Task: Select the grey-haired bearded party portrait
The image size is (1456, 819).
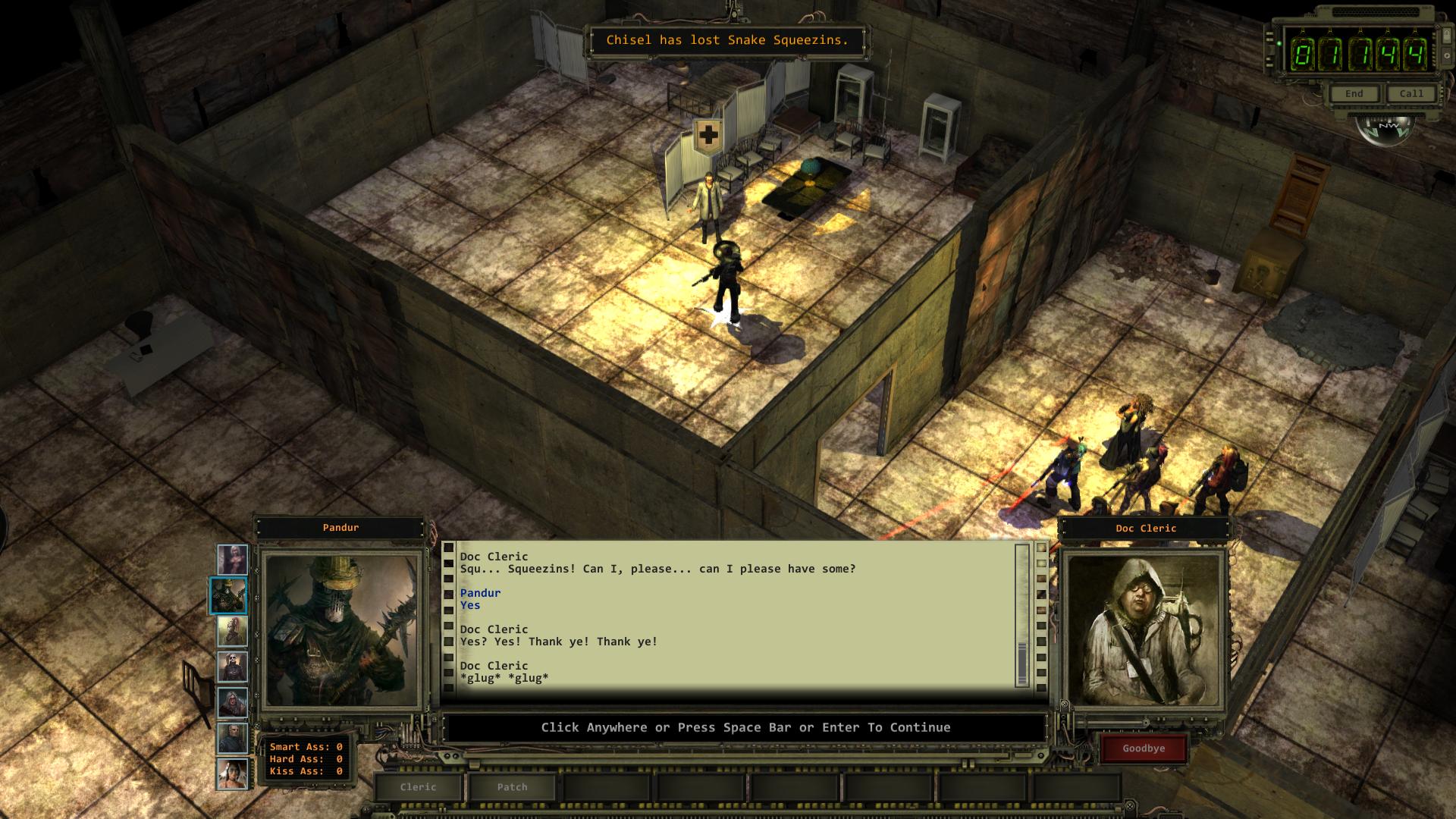Action: [x=232, y=703]
